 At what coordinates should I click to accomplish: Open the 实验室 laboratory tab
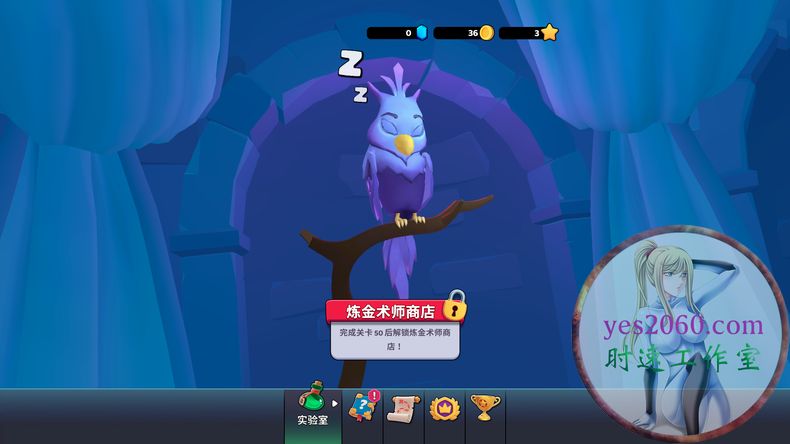[313, 410]
